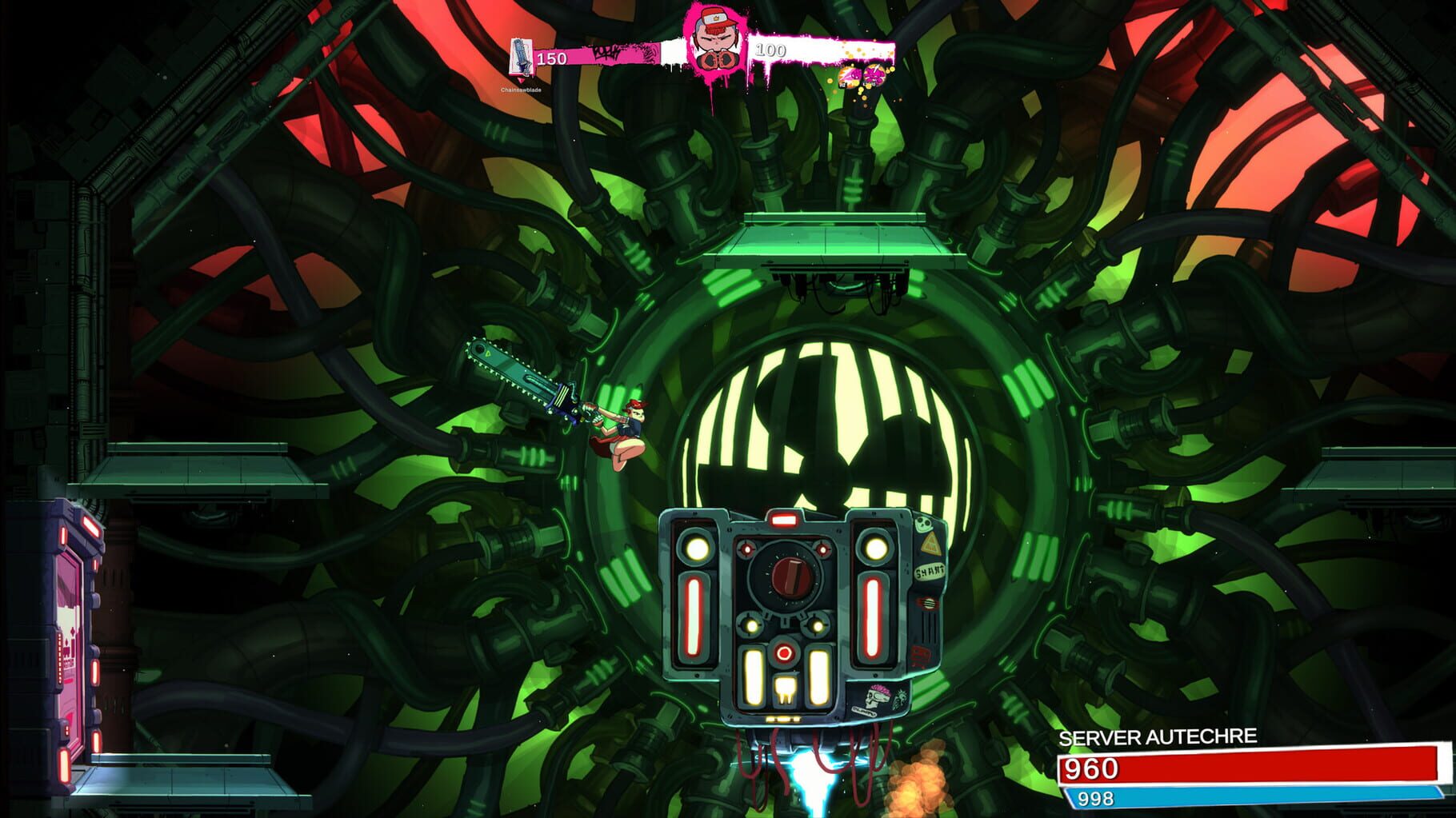The image size is (1456, 818).
Task: Toggle the right yellow indicator lamp
Action: pos(875,547)
